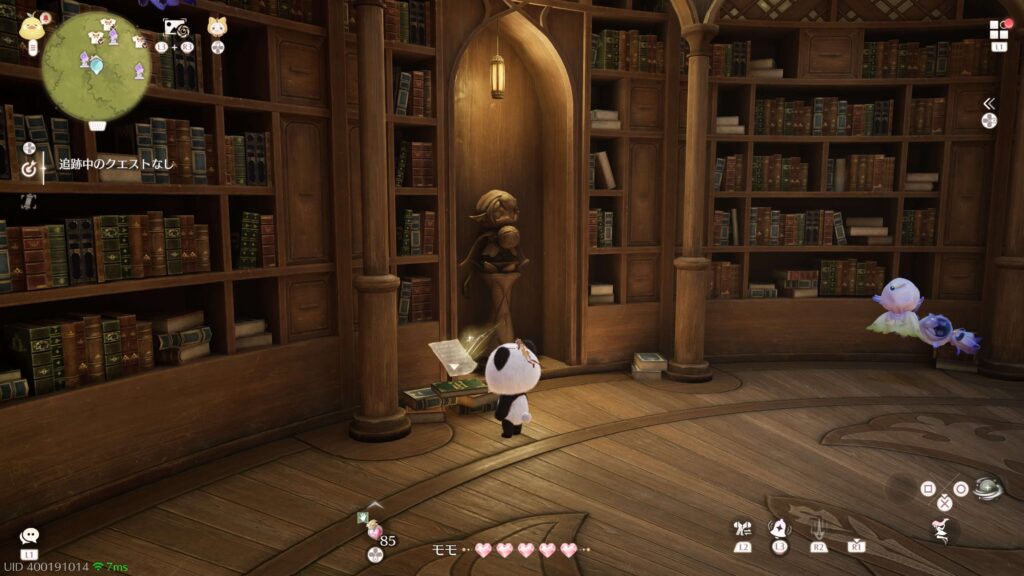Screen dimensions: 1024x576
Task: Expand the double-chevron side panel
Action: point(989,103)
